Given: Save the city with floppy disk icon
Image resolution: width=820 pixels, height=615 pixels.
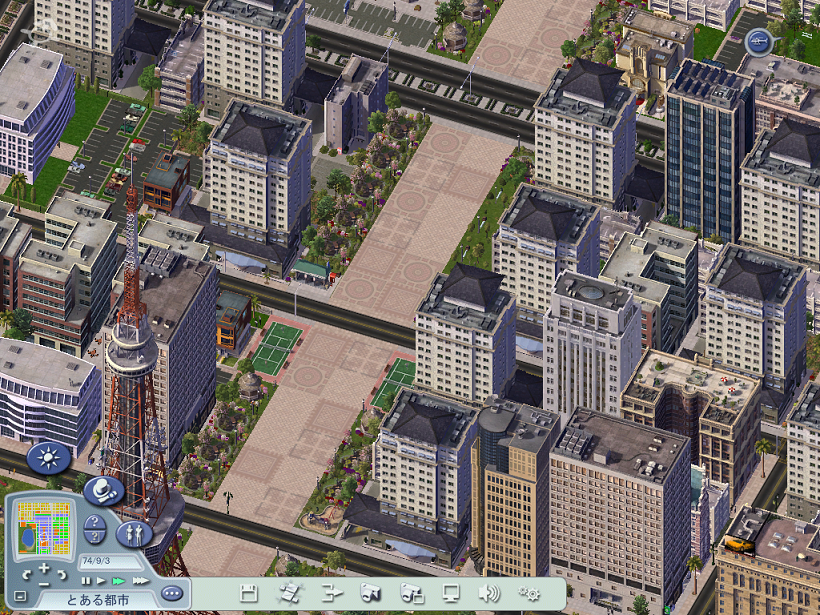Looking at the screenshot, I should point(249,593).
